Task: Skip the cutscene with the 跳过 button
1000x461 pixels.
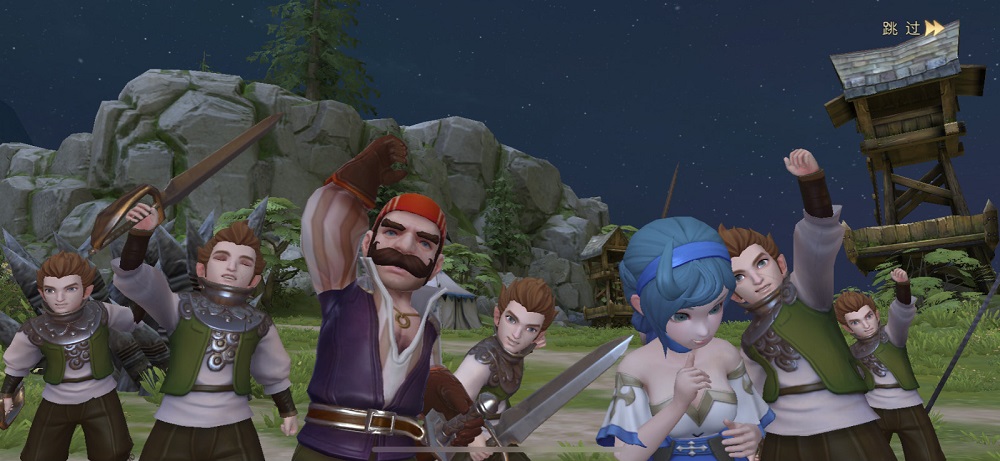Action: click(x=912, y=28)
